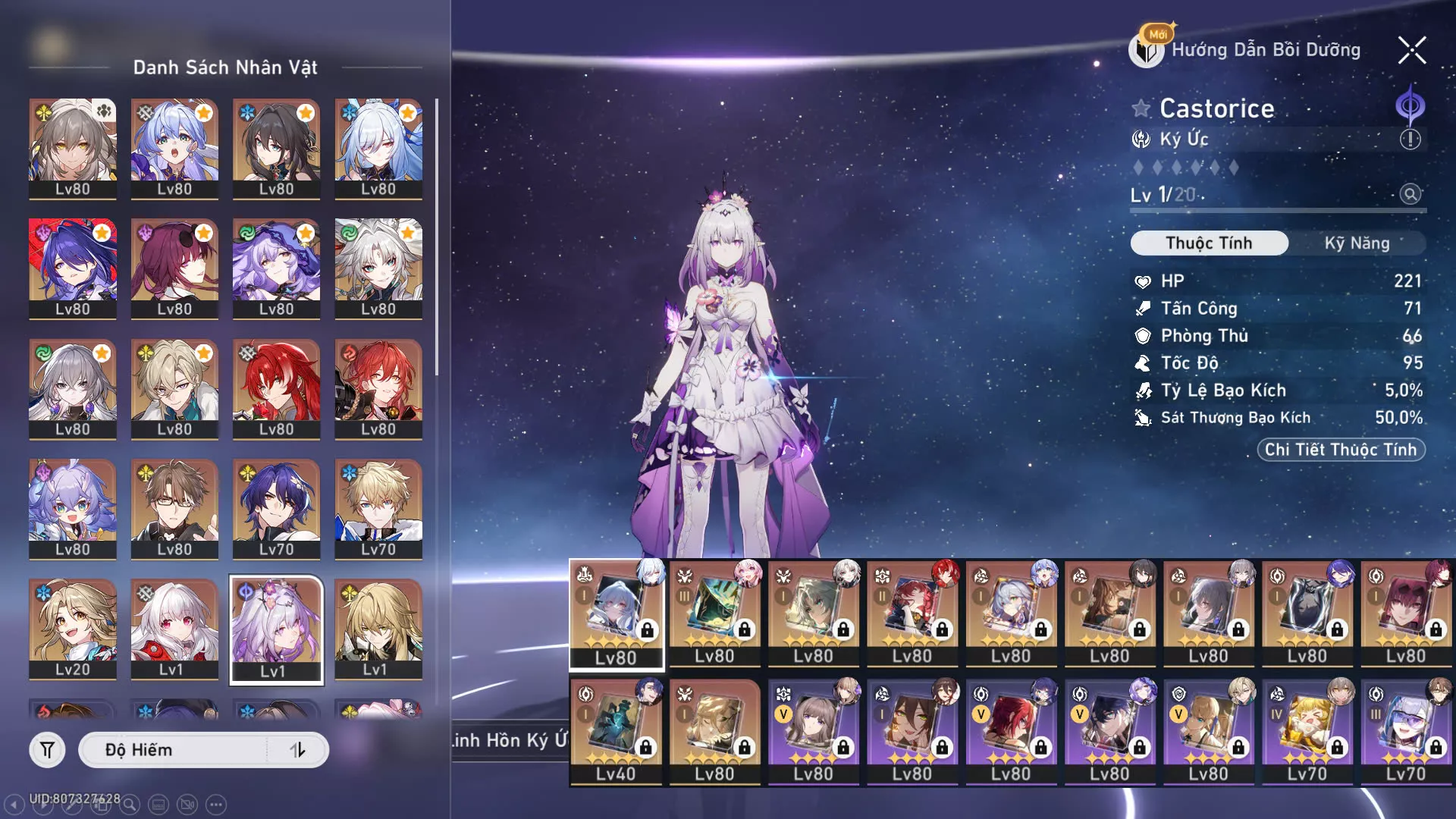Open the character filter funnel button

pos(47,750)
